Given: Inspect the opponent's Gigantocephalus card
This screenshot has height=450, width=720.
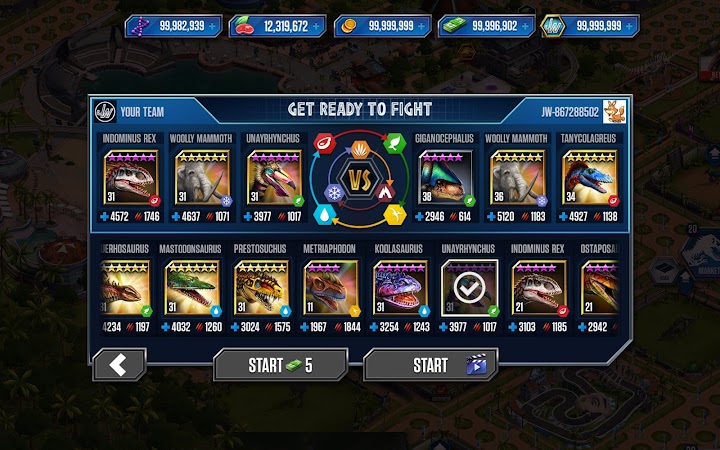Looking at the screenshot, I should [445, 178].
